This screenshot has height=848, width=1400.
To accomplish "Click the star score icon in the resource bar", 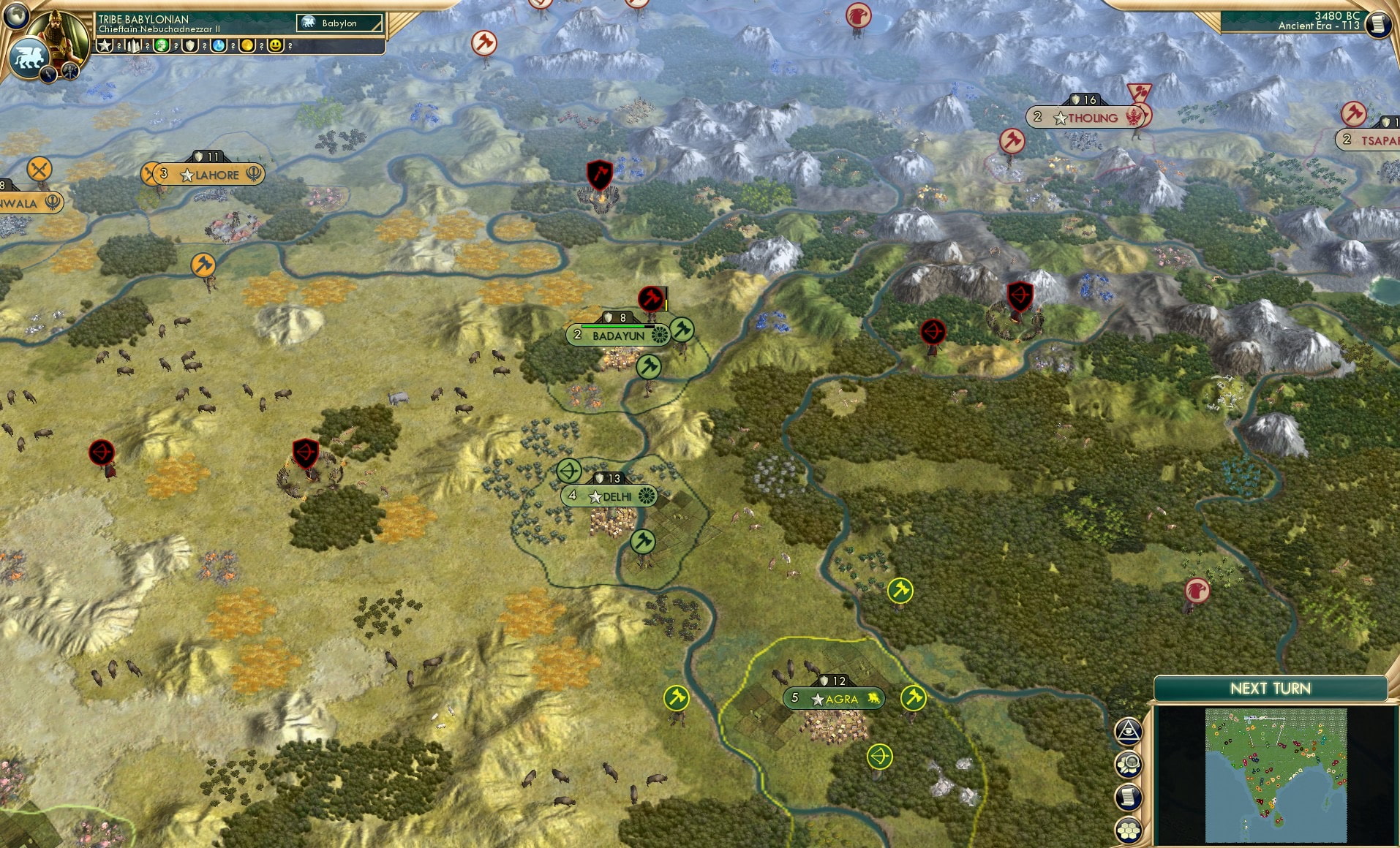I will pos(102,45).
